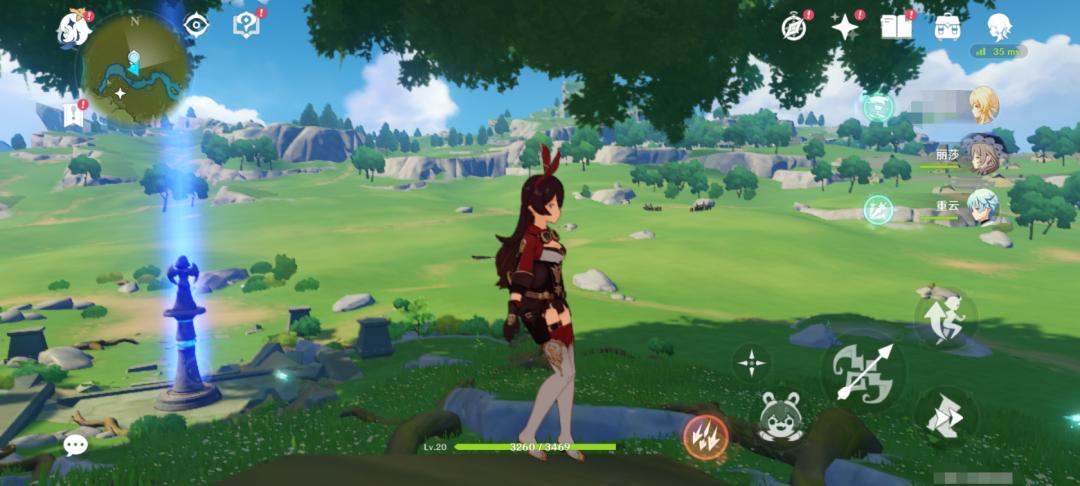Open the wish star icon
Image resolution: width=1080 pixels, height=486 pixels.
pos(845,27)
